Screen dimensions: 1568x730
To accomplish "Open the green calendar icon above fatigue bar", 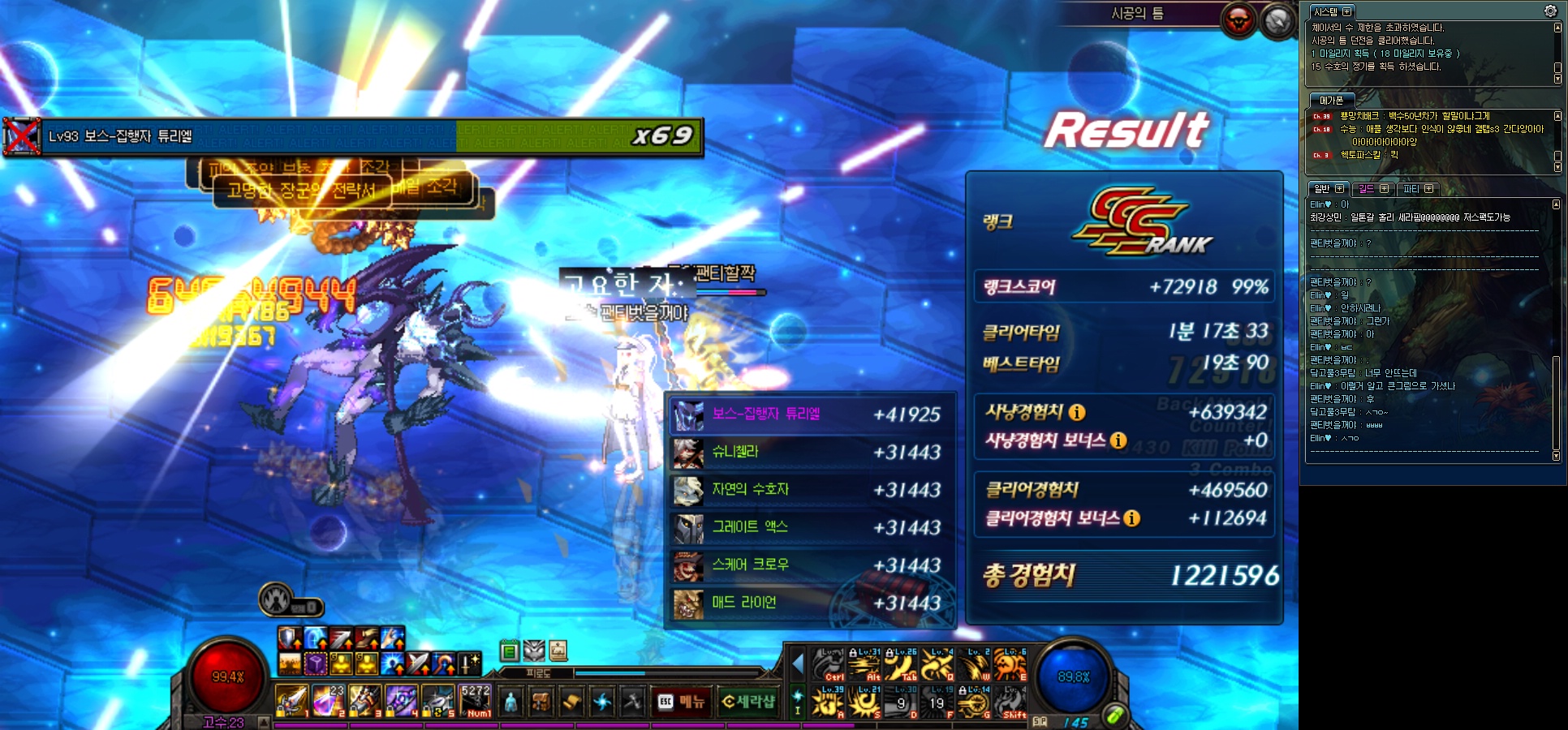I will point(509,651).
